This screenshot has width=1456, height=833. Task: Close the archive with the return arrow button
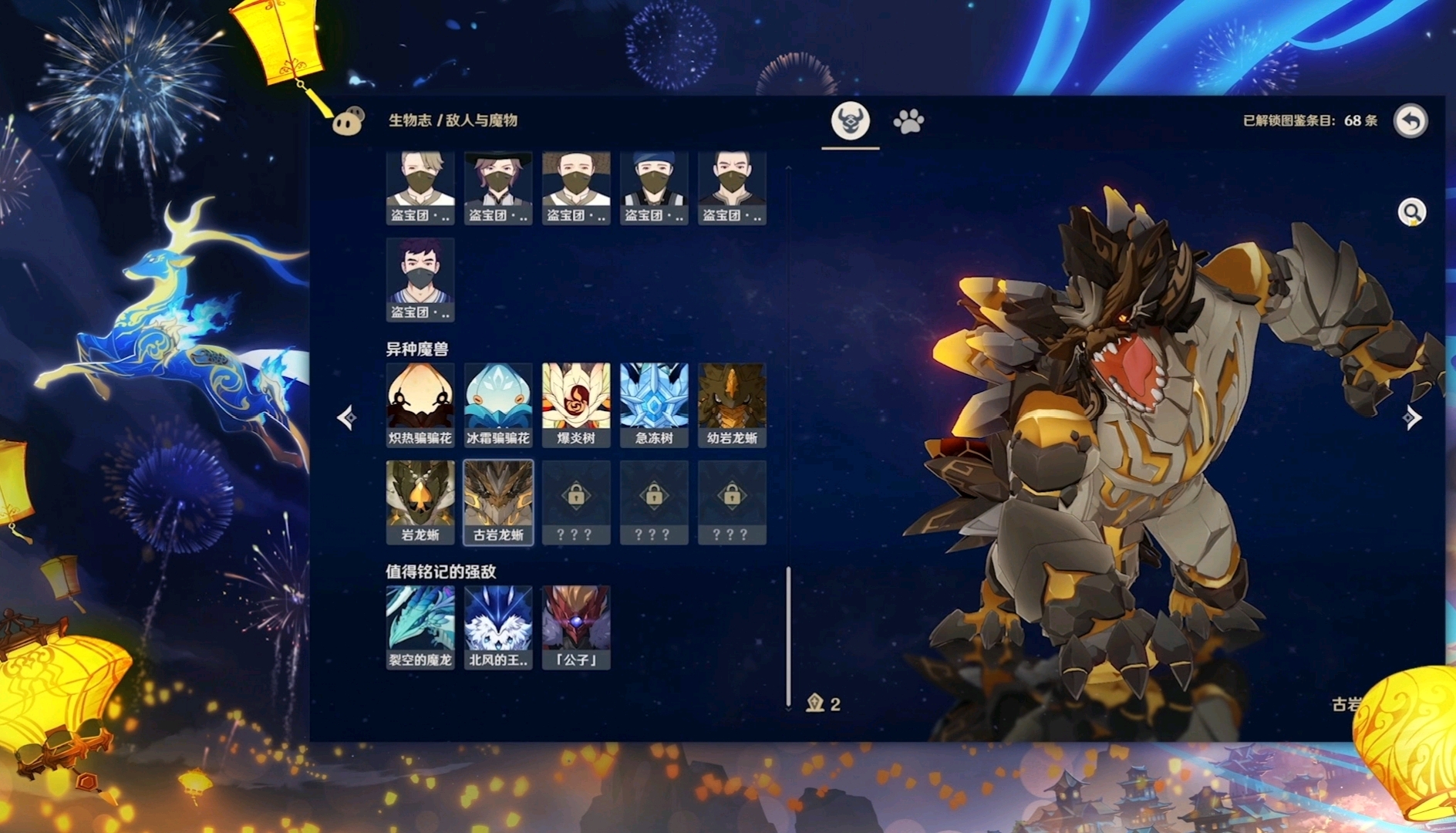[1410, 121]
